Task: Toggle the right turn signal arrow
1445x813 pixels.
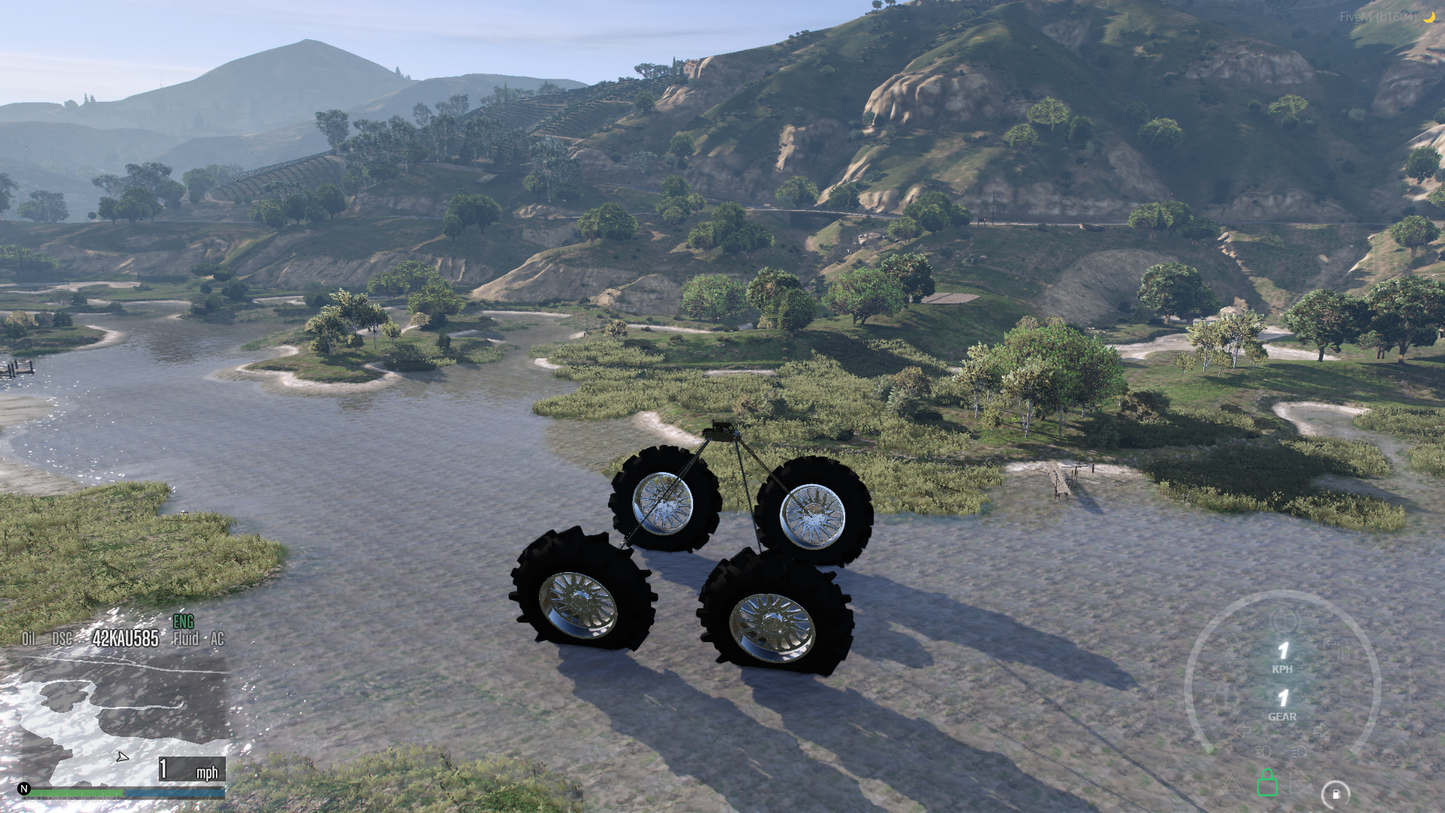Action: tap(1322, 729)
